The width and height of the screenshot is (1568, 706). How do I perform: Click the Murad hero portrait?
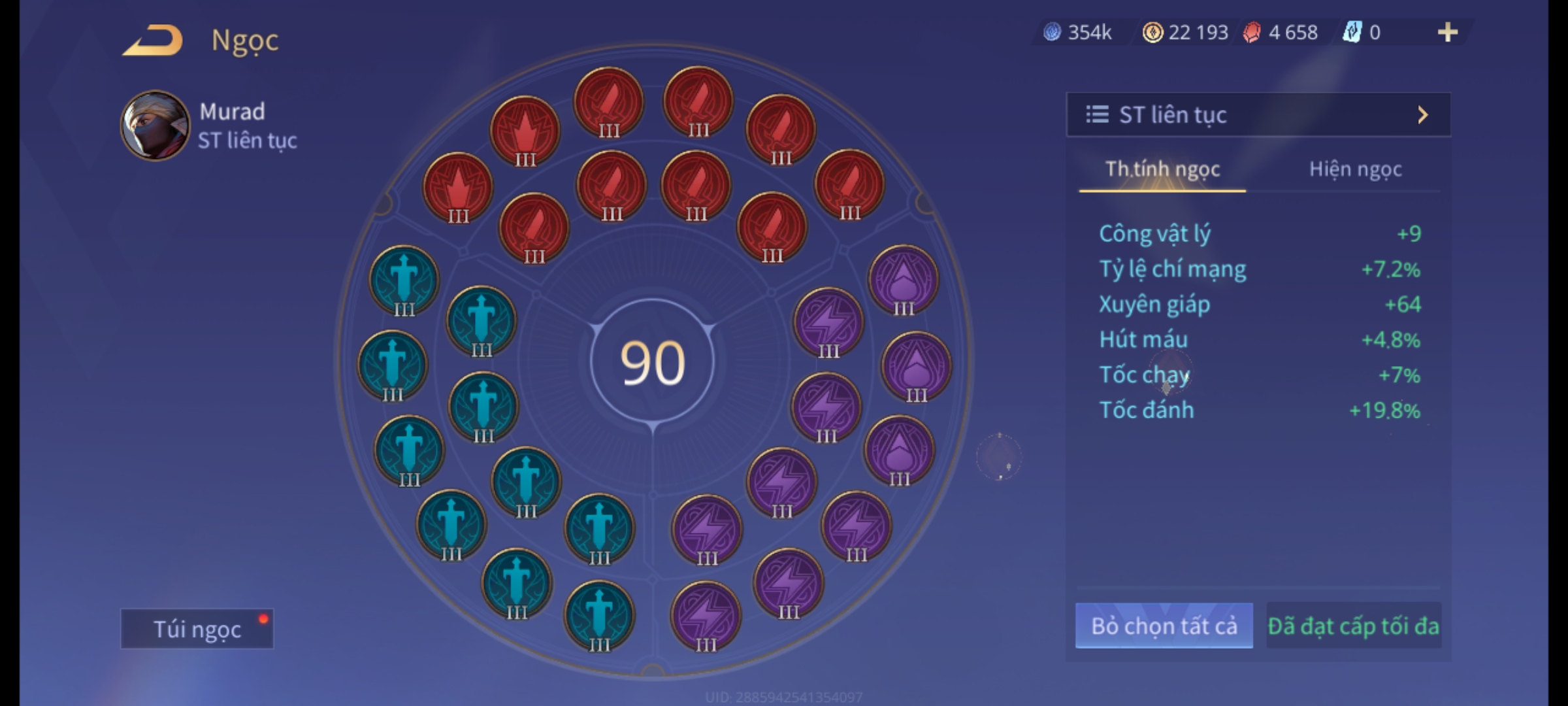[x=155, y=126]
